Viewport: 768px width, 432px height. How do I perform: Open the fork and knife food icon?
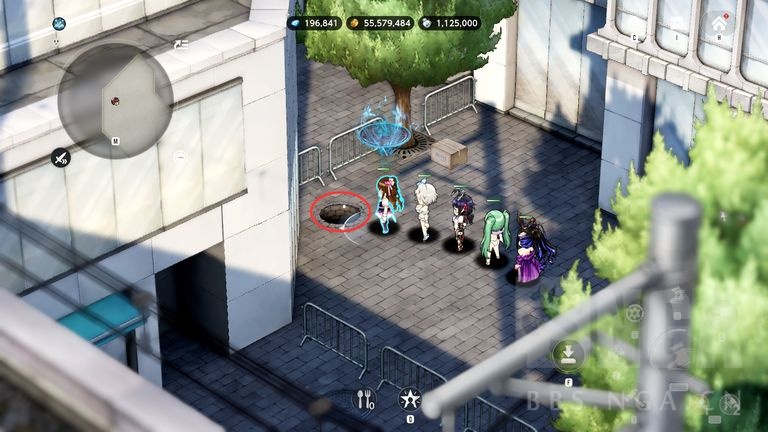[x=365, y=399]
